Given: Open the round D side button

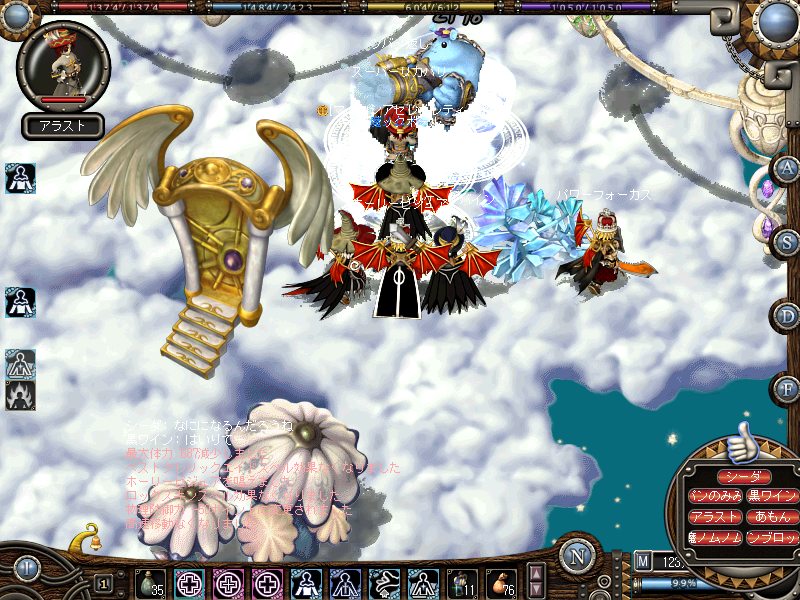Looking at the screenshot, I should pos(787,315).
